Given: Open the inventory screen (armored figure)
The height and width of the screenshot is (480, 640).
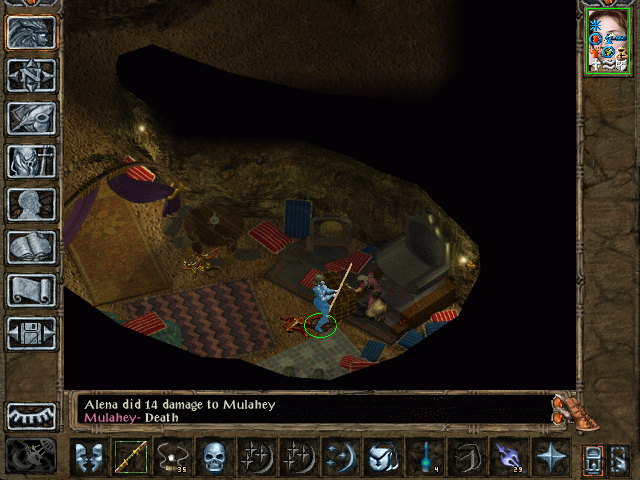Looking at the screenshot, I should (31, 161).
